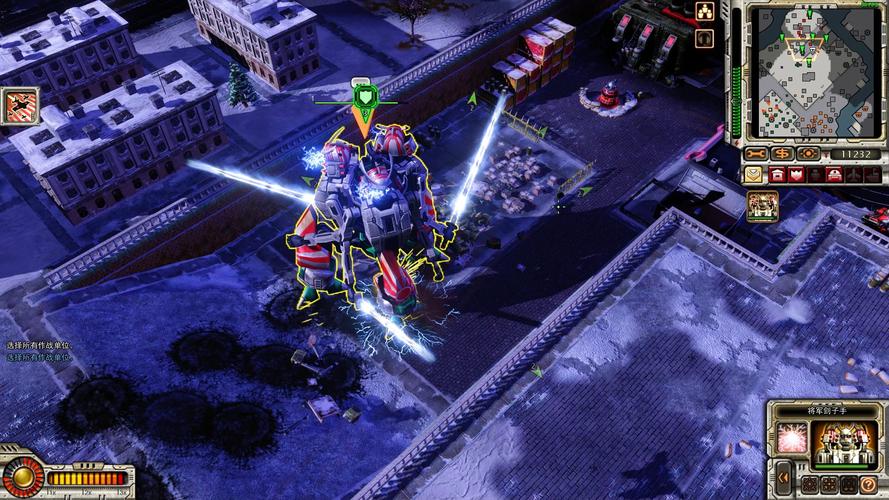Open the vehicle production tab
Screen dimensions: 889x500
coord(835,175)
